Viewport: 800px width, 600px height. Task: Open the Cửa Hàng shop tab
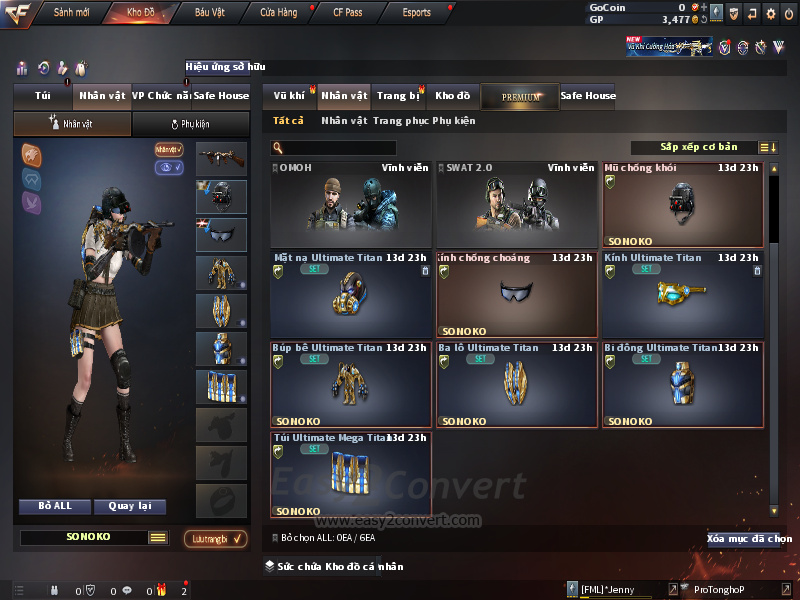278,13
